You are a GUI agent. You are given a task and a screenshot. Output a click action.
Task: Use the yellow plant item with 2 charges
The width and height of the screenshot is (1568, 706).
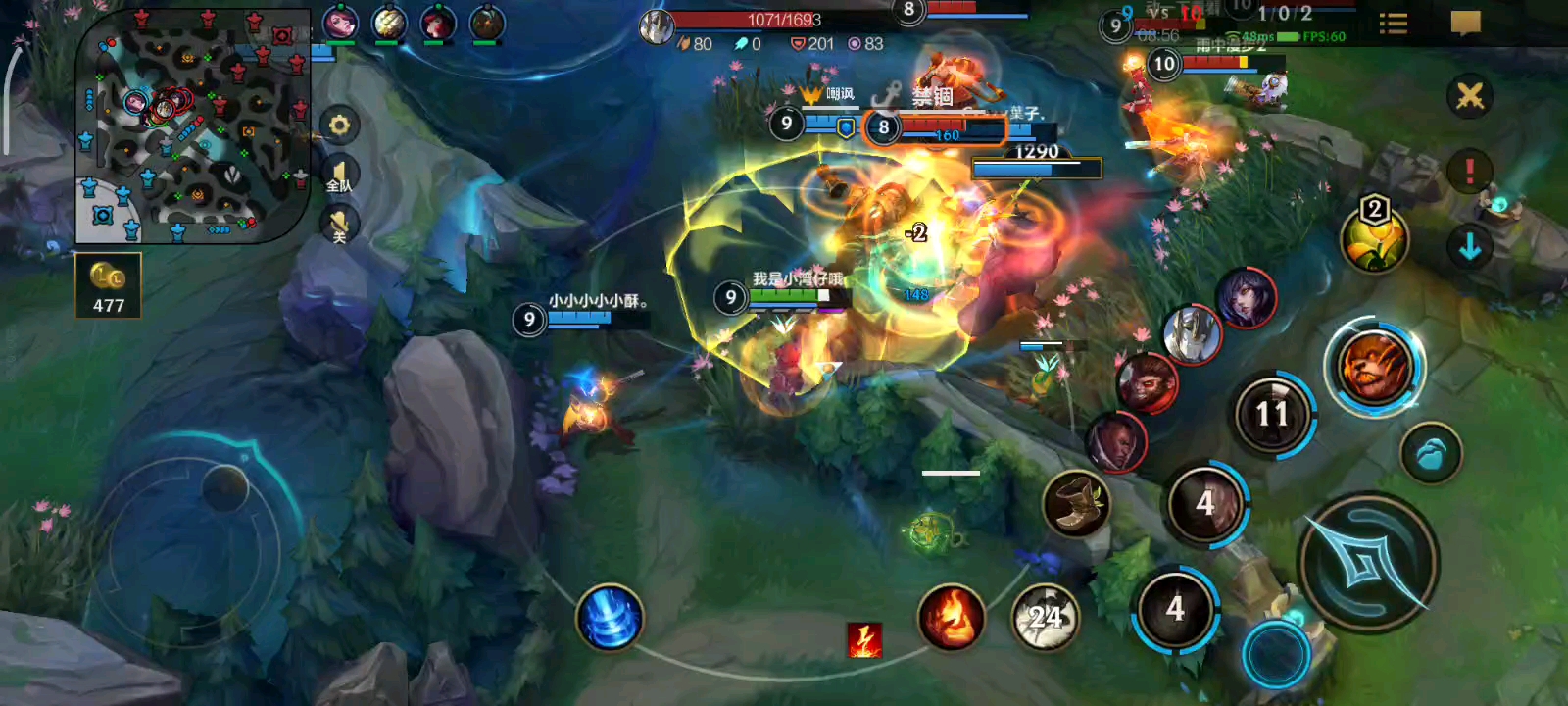click(x=1374, y=240)
